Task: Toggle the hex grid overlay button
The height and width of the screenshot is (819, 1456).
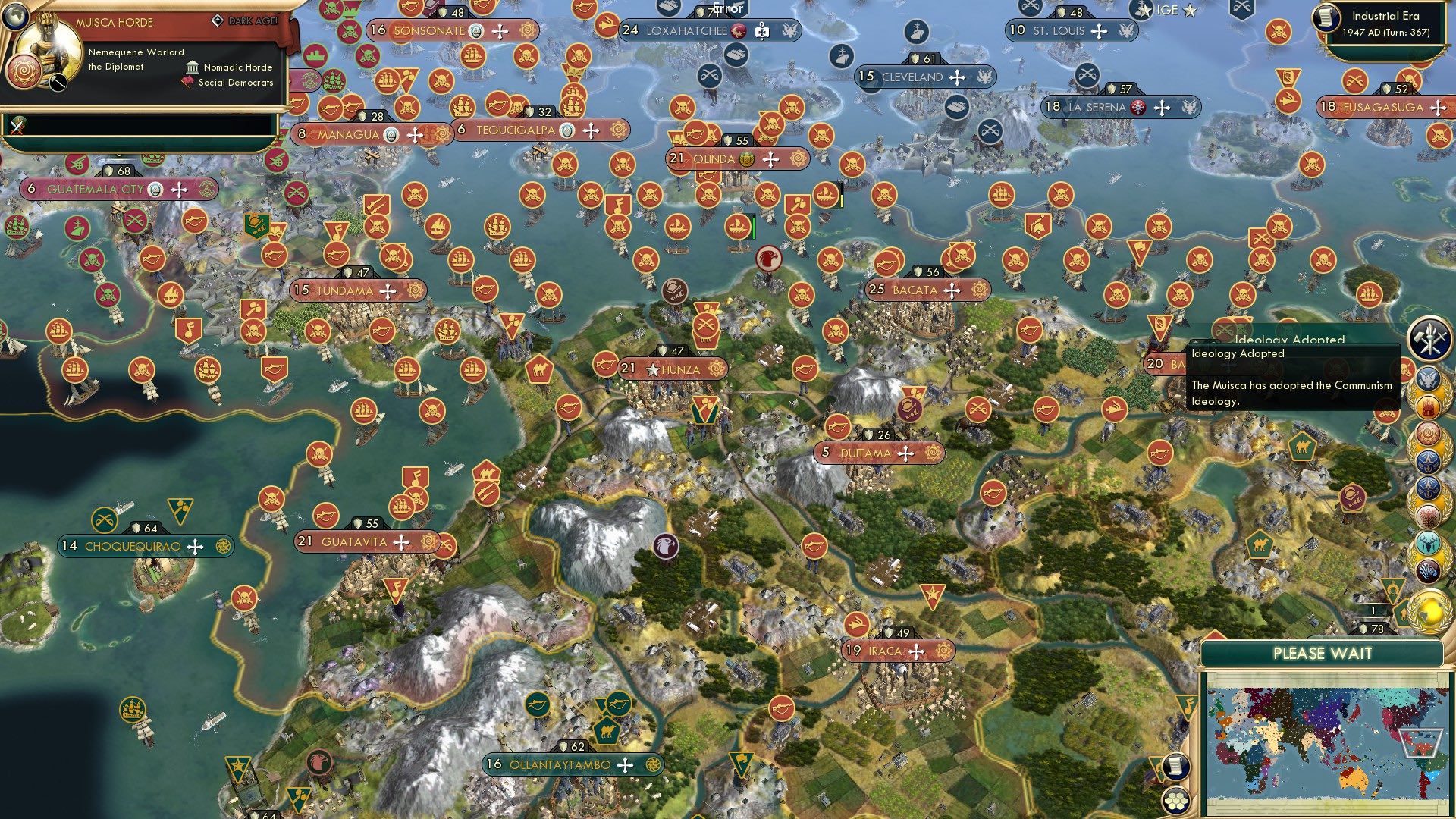Action: point(1177,802)
